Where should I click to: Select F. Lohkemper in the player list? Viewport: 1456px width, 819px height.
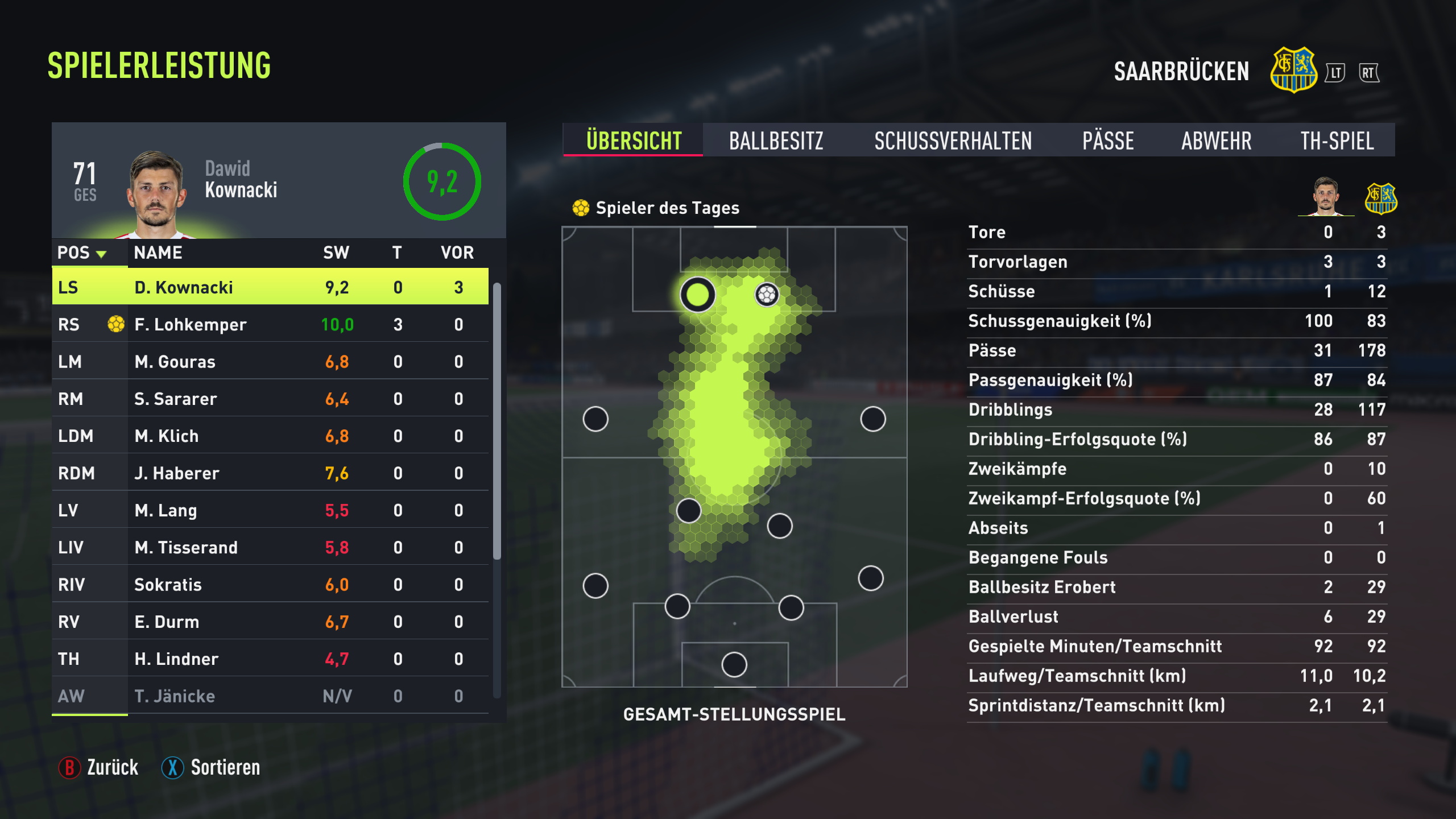click(270, 324)
